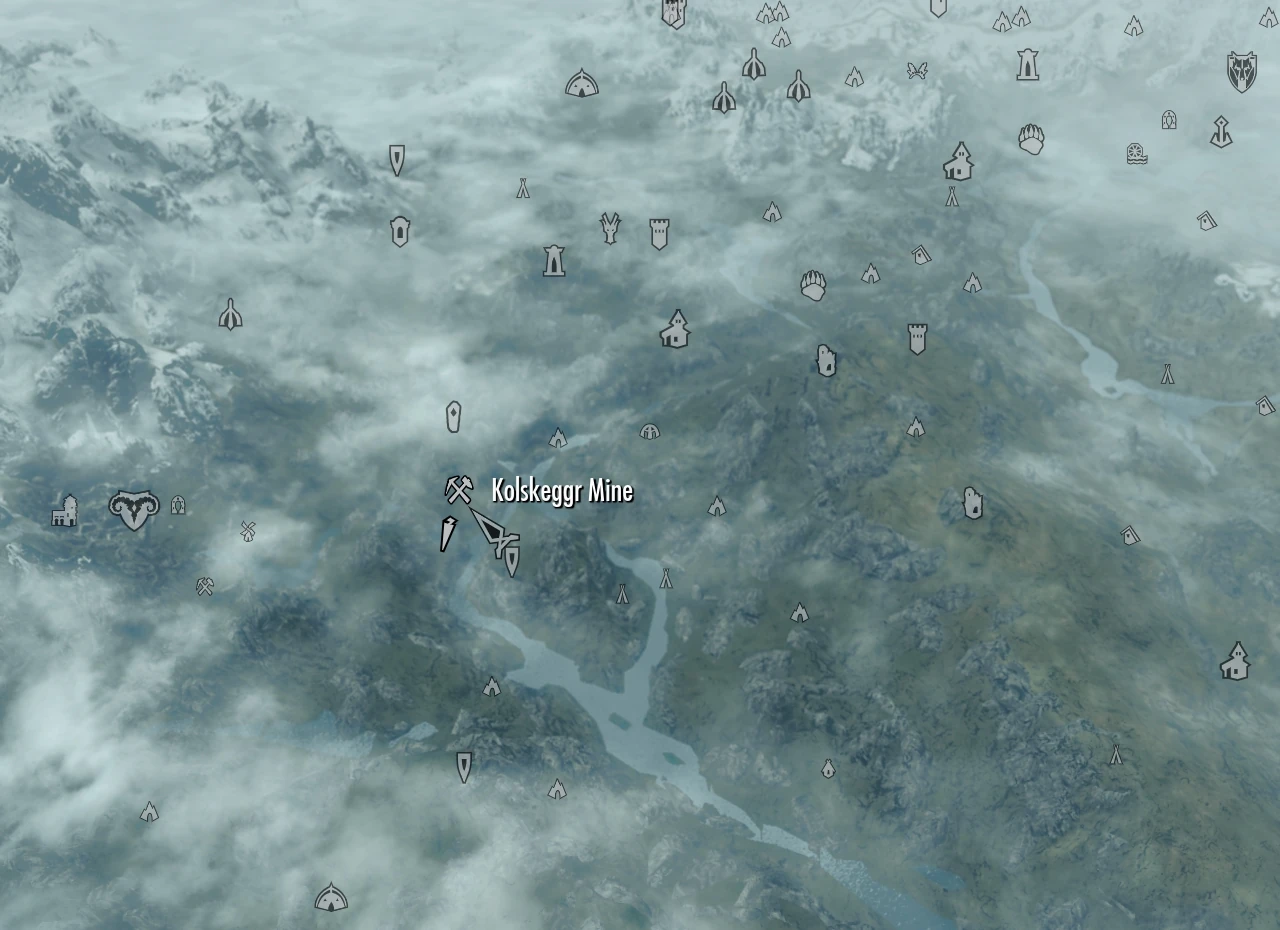Screen dimensions: 1280x930
Task: Click the Nordic barrow dome marker east of Kolskeggr
Action: (651, 432)
